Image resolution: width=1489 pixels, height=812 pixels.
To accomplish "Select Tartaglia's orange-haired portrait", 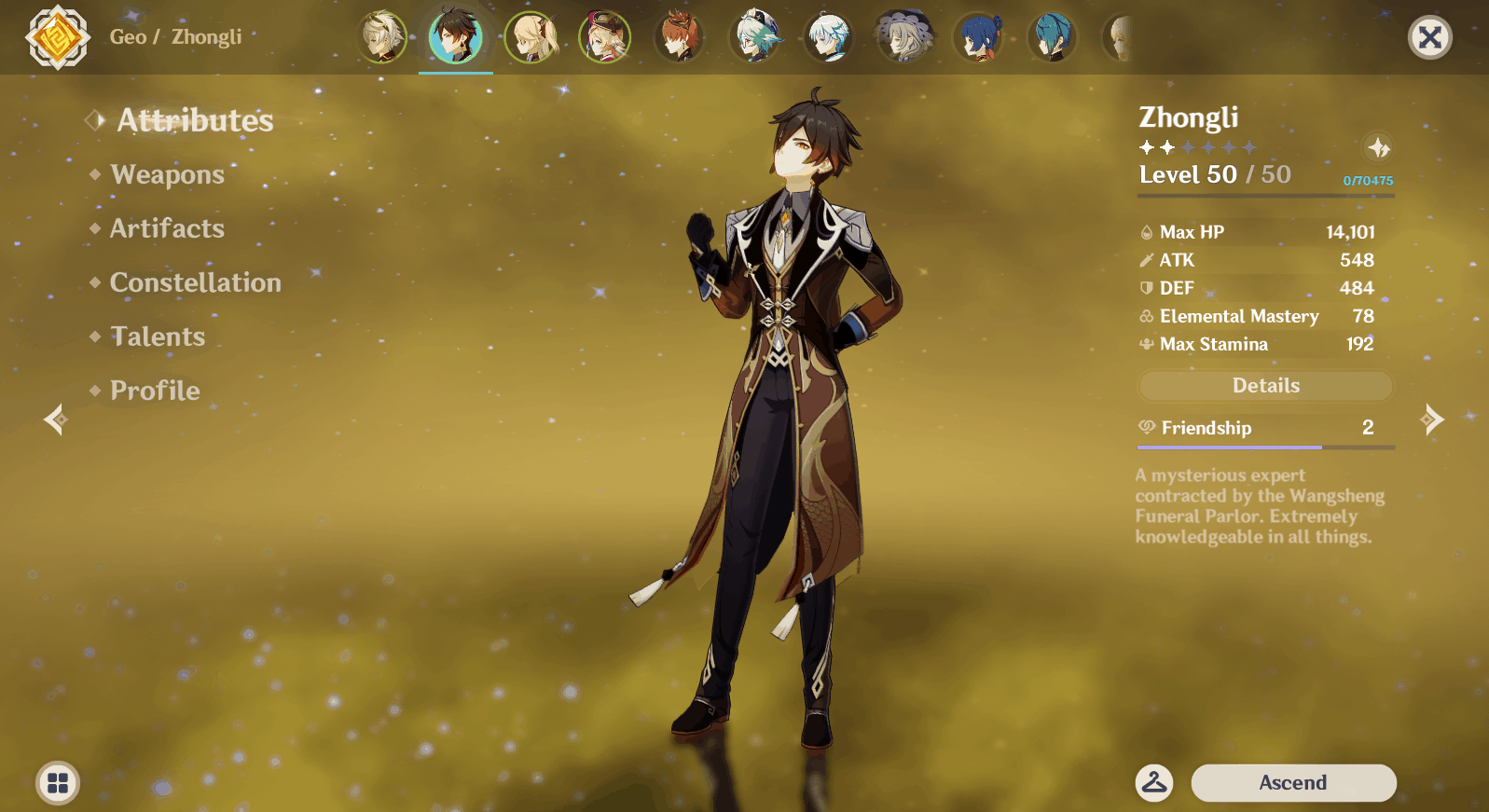I will (x=679, y=37).
